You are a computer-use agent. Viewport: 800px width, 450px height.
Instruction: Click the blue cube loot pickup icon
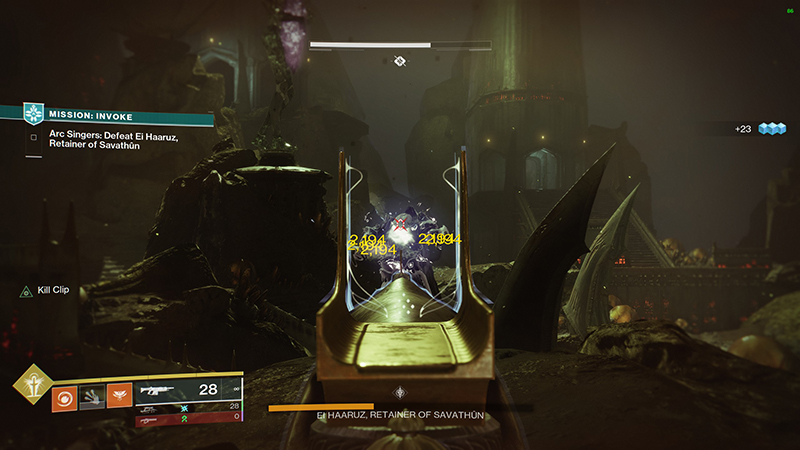(x=771, y=129)
